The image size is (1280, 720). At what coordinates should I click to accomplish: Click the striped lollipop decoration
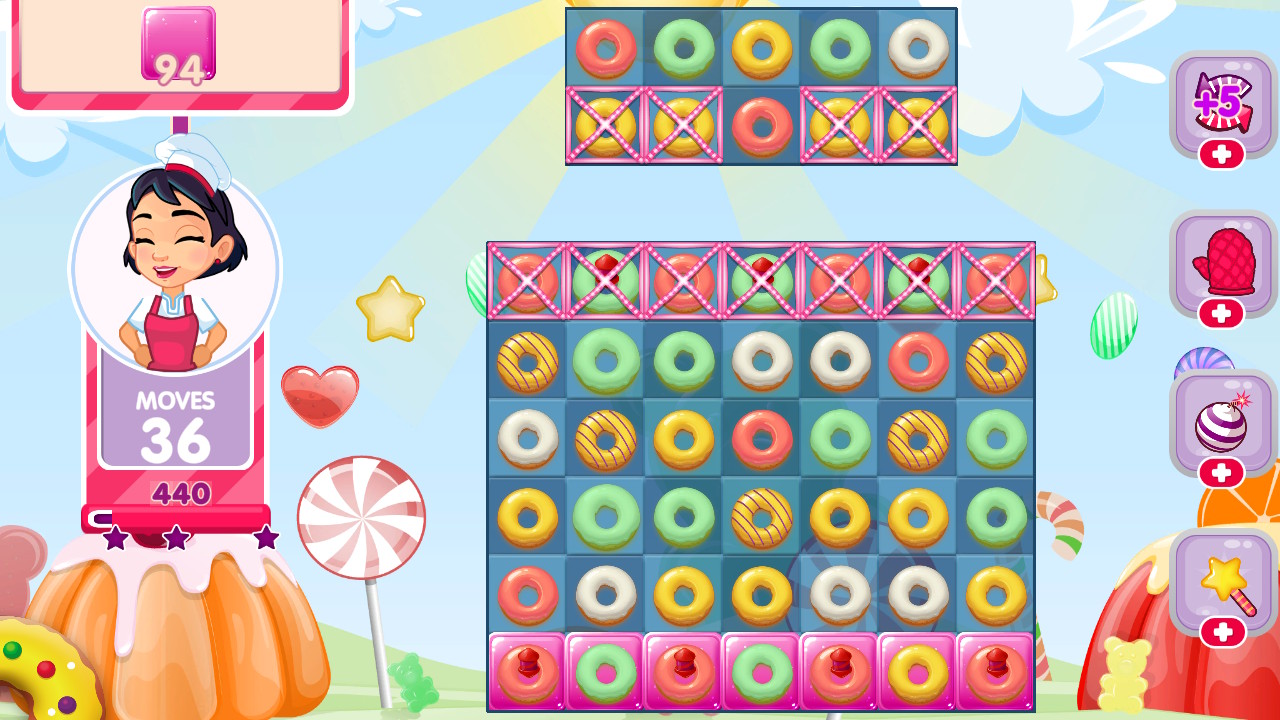tap(362, 515)
